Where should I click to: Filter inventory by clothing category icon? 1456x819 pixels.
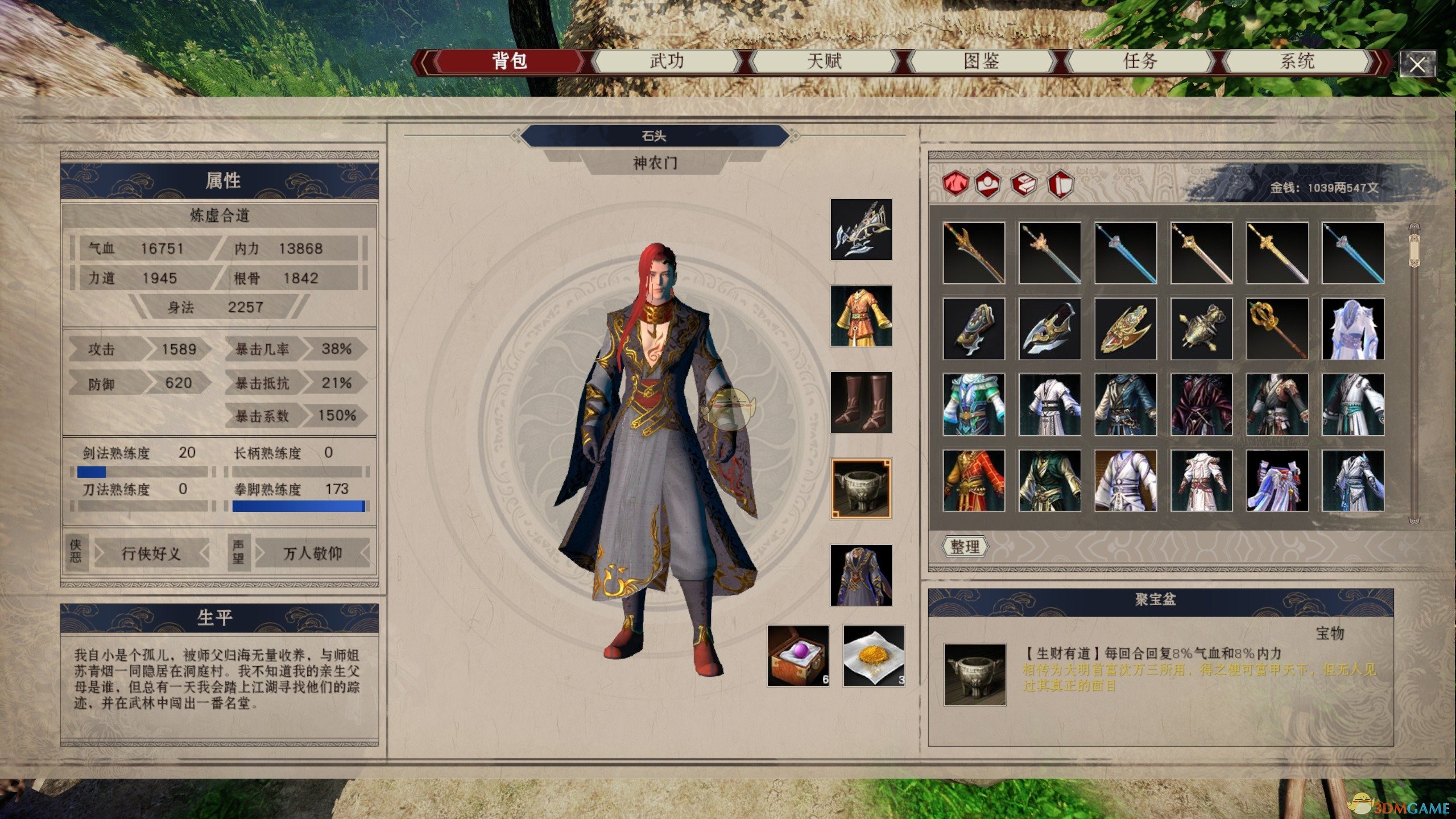click(955, 184)
